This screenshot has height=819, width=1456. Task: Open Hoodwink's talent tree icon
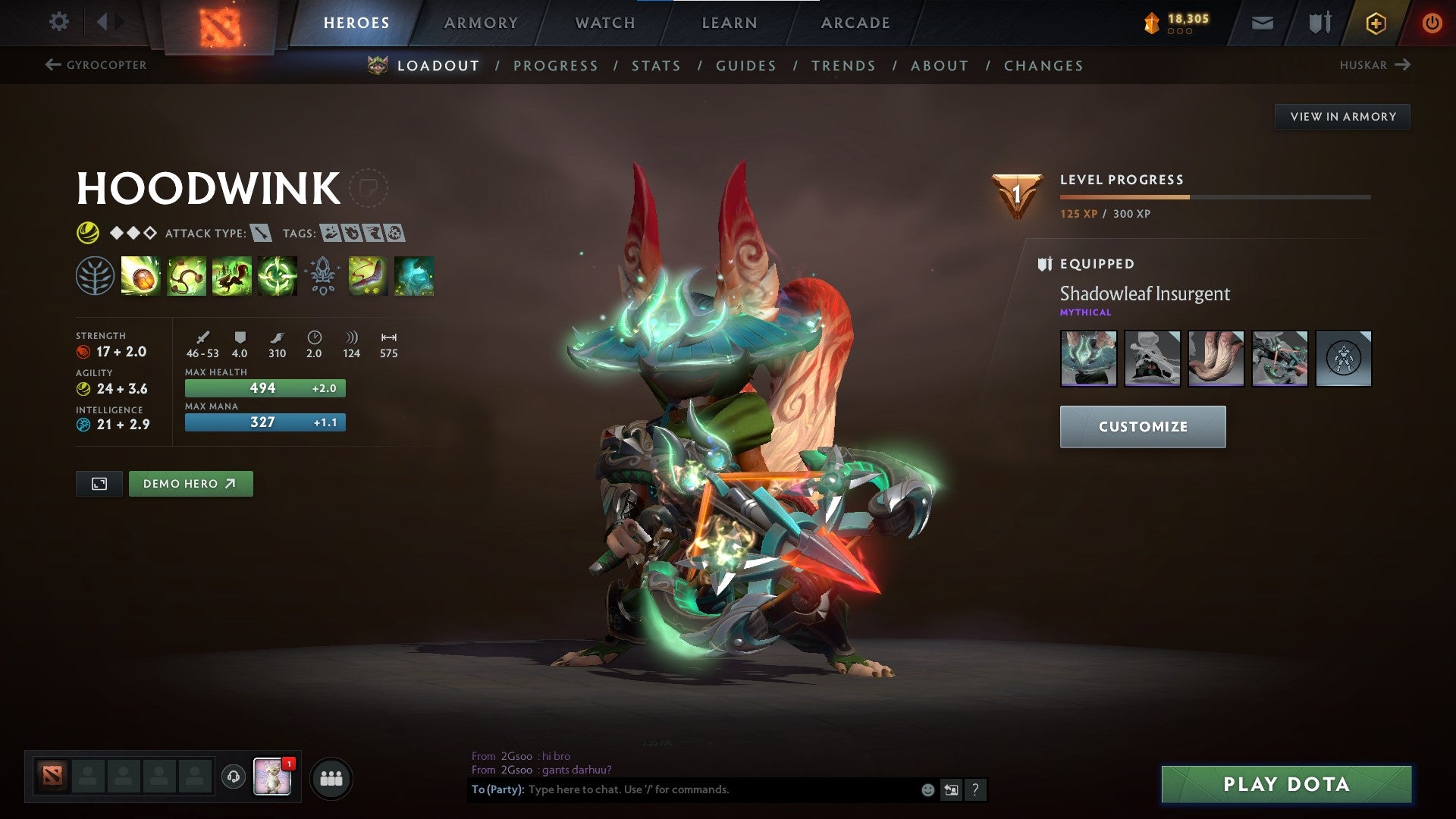[95, 277]
